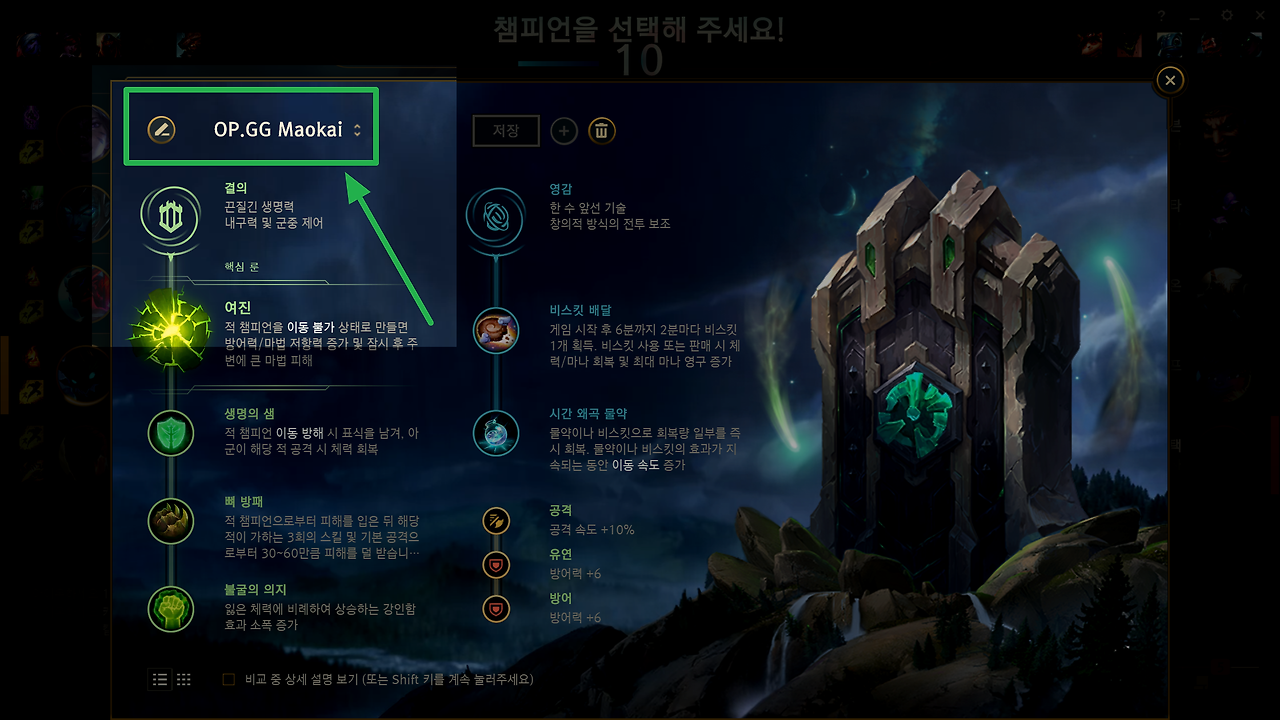Screen dimensions: 1280x720
Task: Enable the compare detailed descriptions checkbox
Action: (227, 679)
